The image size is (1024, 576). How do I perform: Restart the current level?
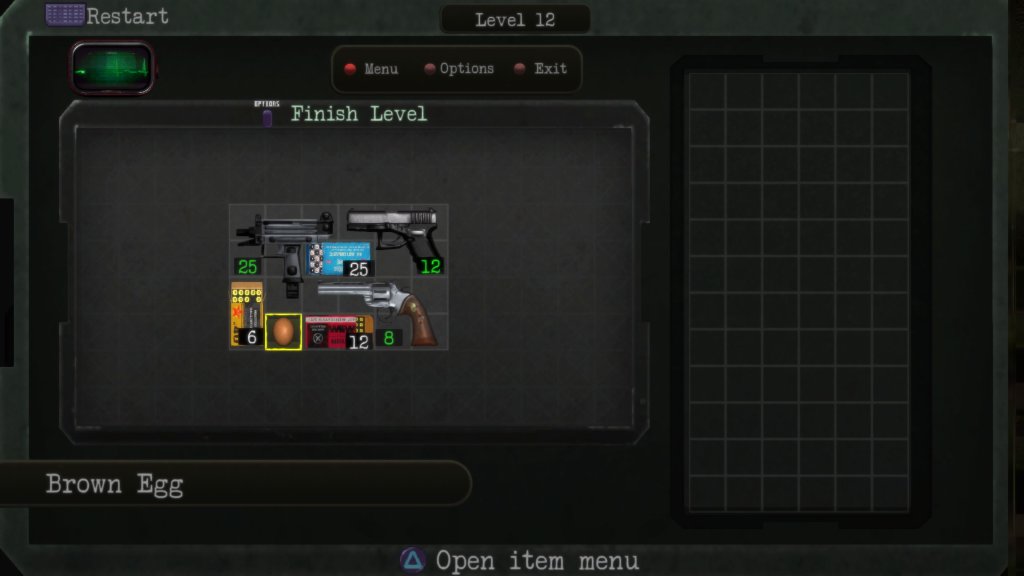tap(108, 16)
